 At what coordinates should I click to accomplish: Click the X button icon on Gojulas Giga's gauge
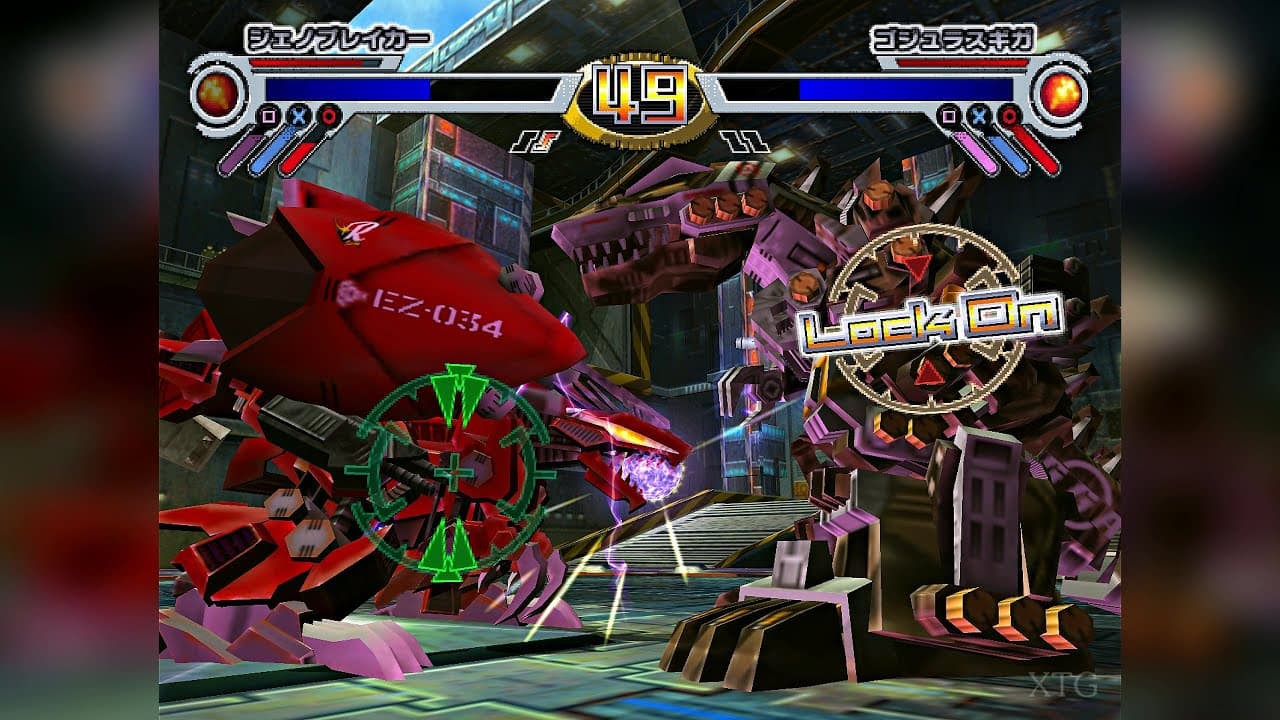click(x=978, y=115)
